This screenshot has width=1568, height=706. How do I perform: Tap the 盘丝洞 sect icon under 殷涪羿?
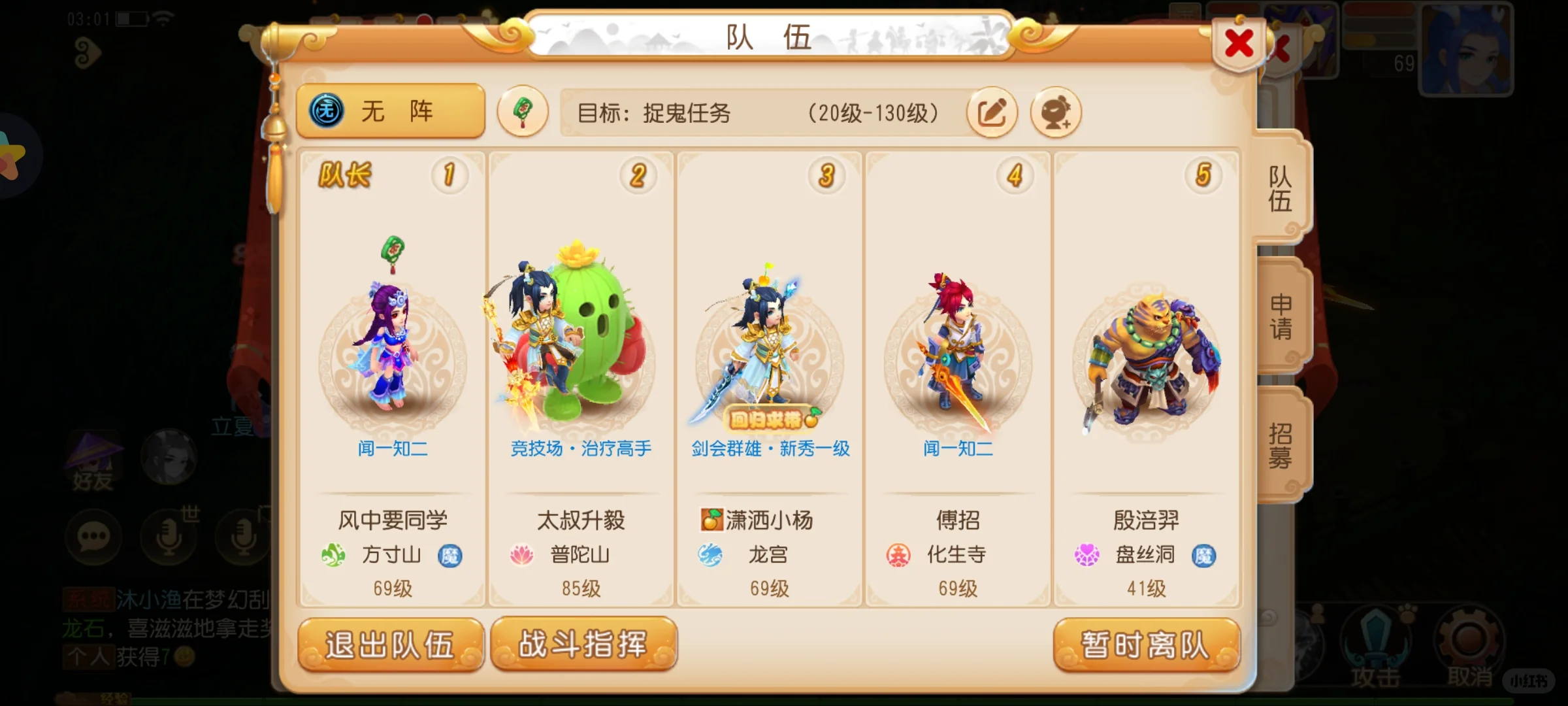point(1087,555)
